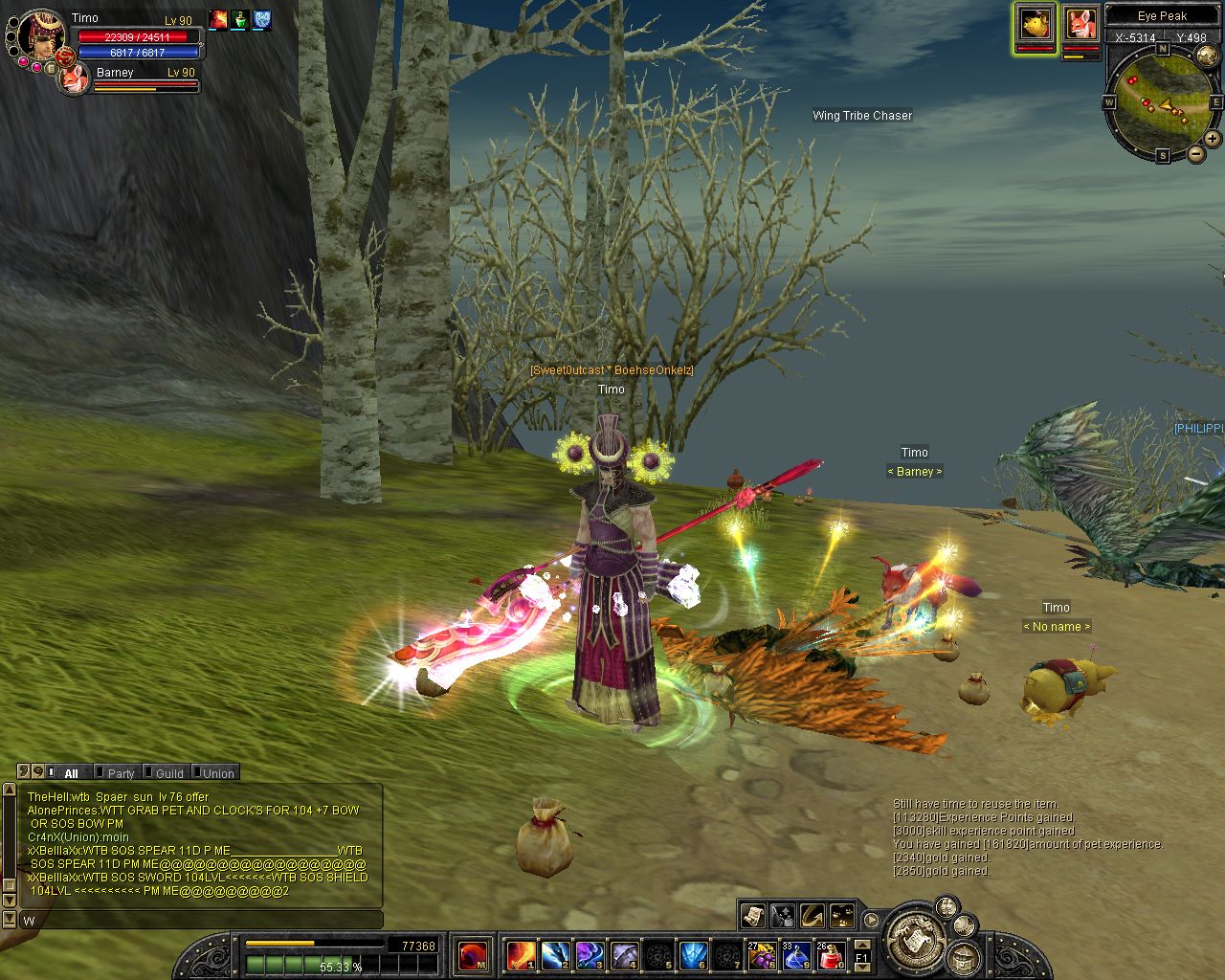The width and height of the screenshot is (1225, 980).
Task: Show the All chat tab
Action: tap(71, 773)
